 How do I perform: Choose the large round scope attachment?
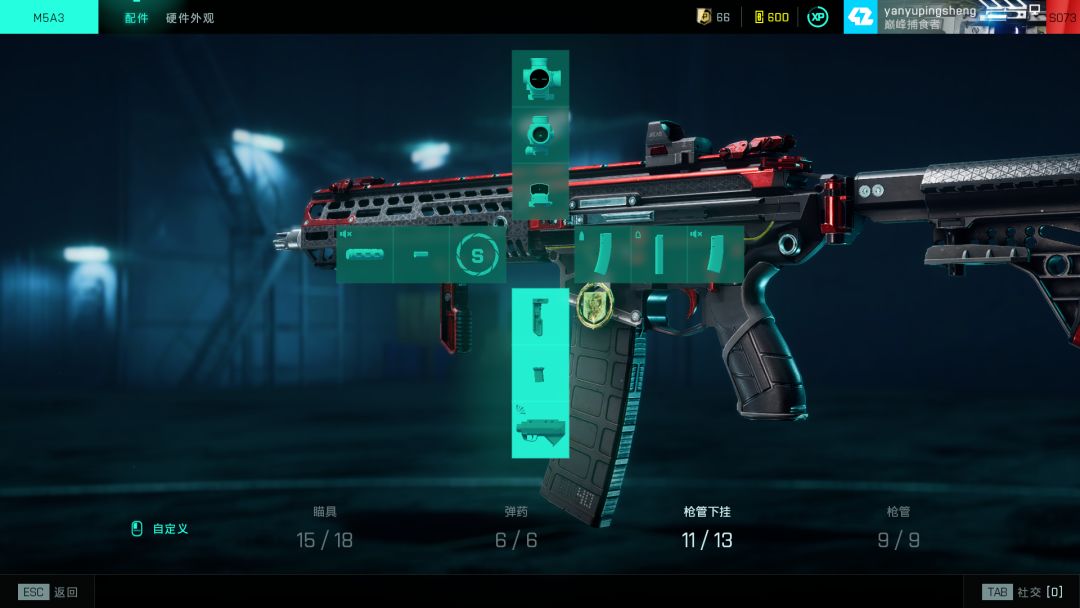click(x=540, y=79)
